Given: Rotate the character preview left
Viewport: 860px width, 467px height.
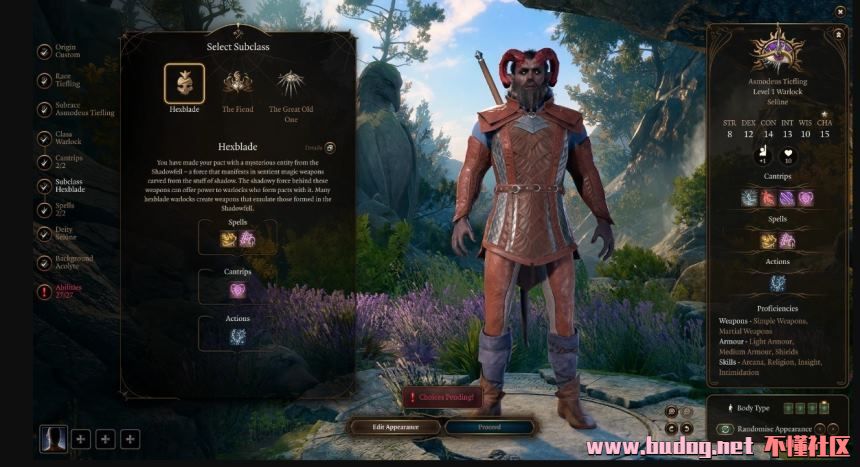Looking at the screenshot, I should [671, 427].
